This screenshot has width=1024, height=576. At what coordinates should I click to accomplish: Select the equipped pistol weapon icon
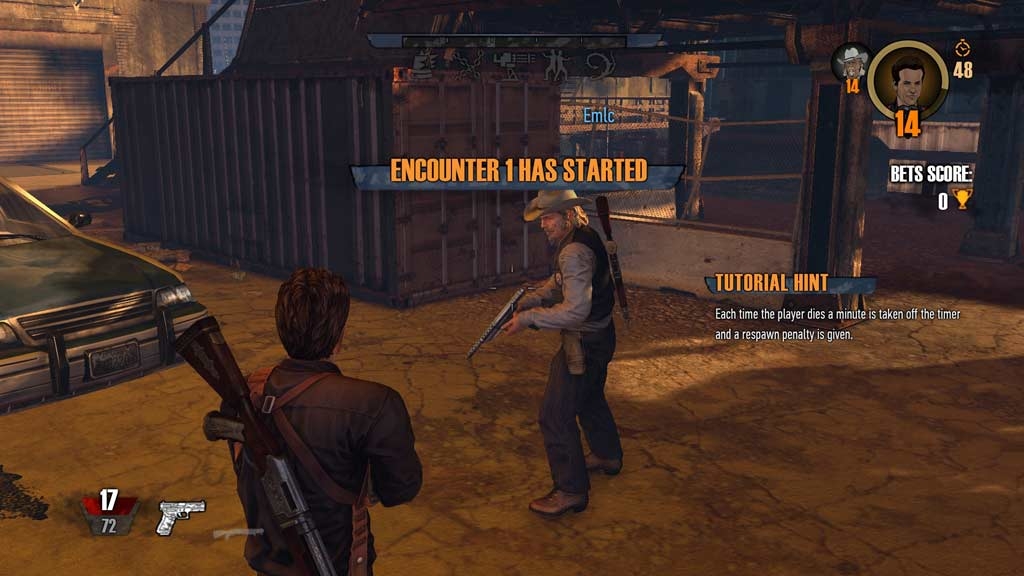(x=181, y=515)
